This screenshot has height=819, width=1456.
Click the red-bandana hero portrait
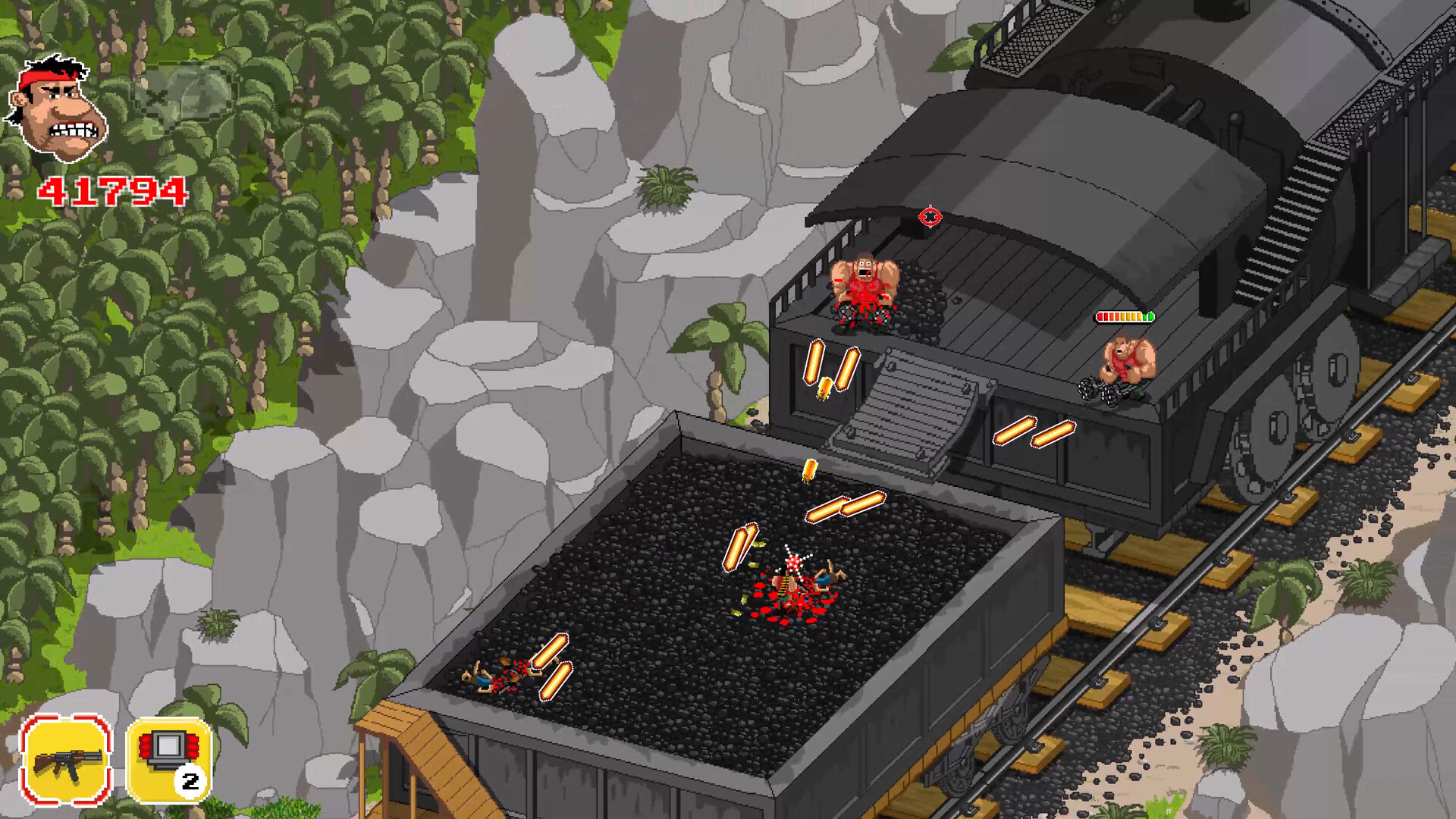[x=58, y=108]
